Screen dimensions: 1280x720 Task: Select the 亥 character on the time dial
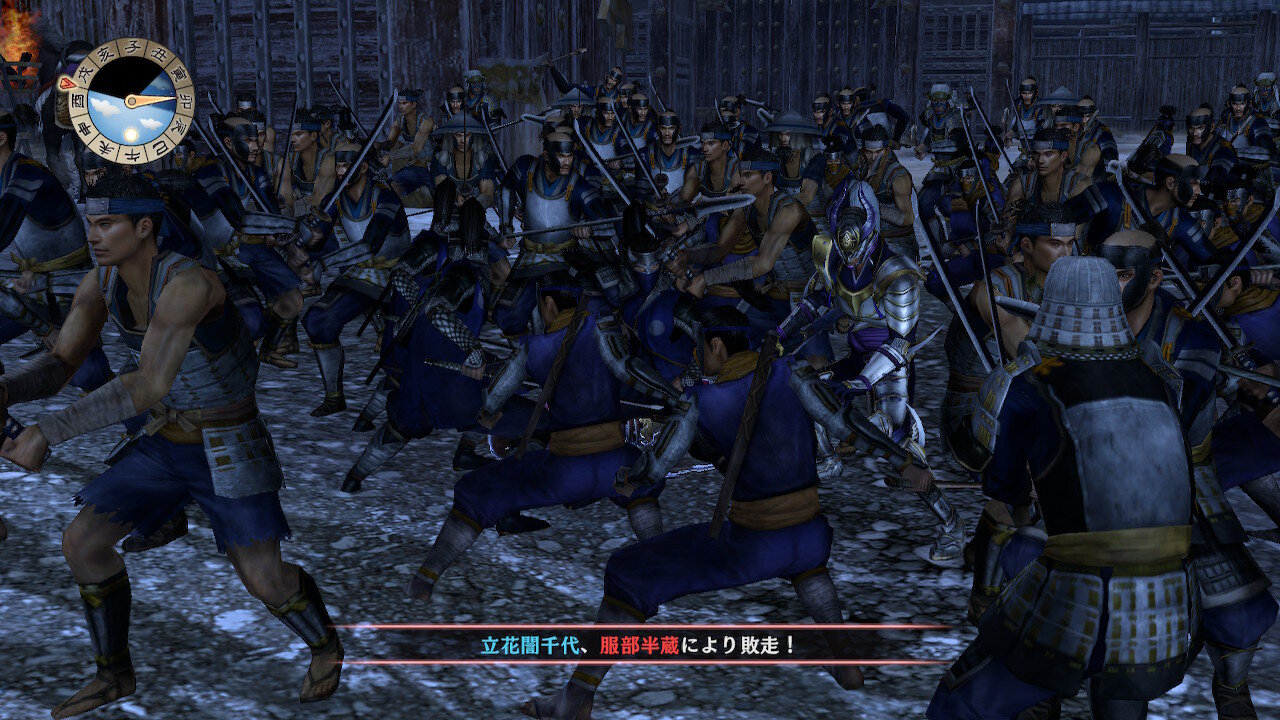103,53
